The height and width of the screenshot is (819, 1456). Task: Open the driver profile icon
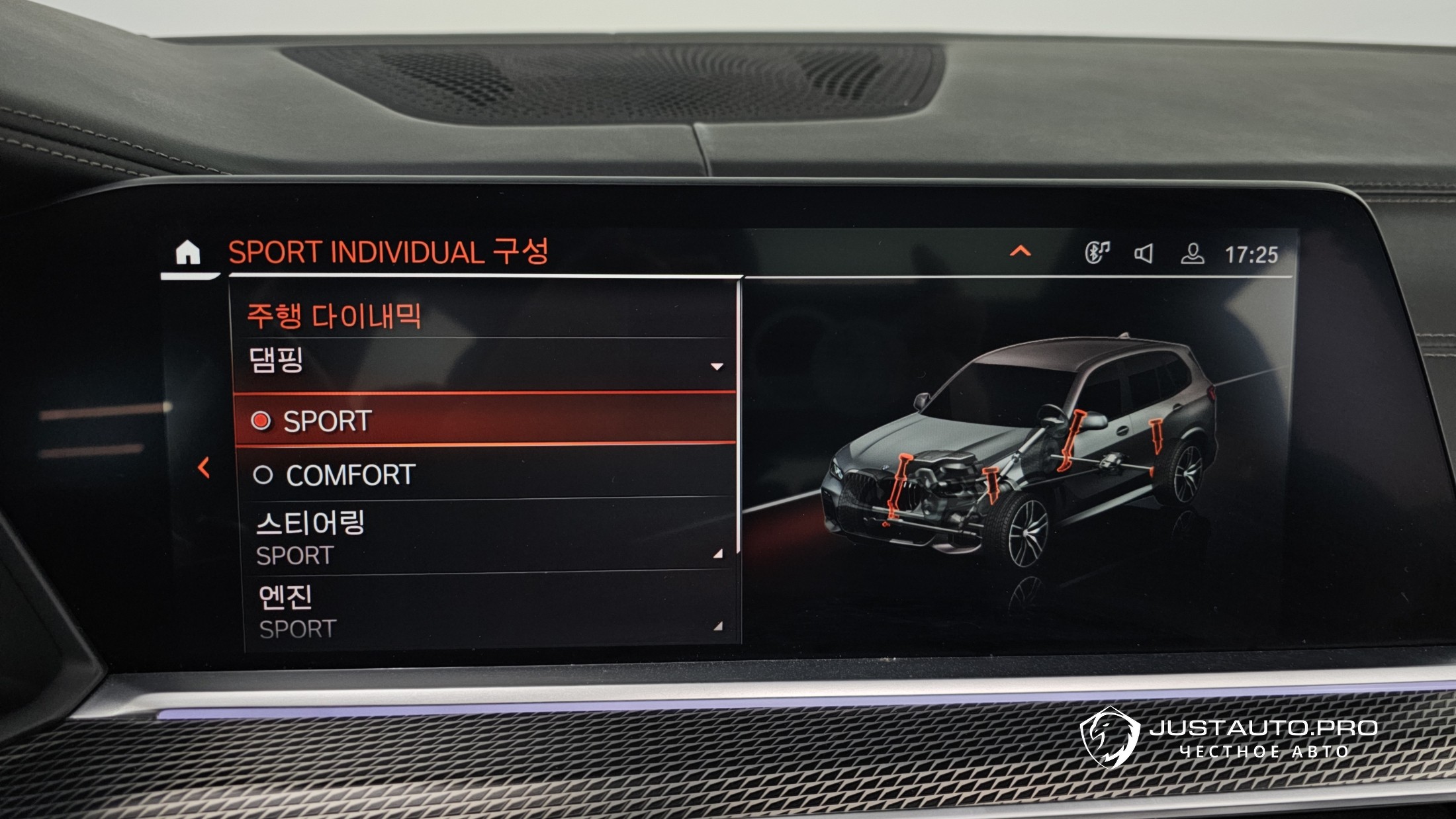(1192, 253)
